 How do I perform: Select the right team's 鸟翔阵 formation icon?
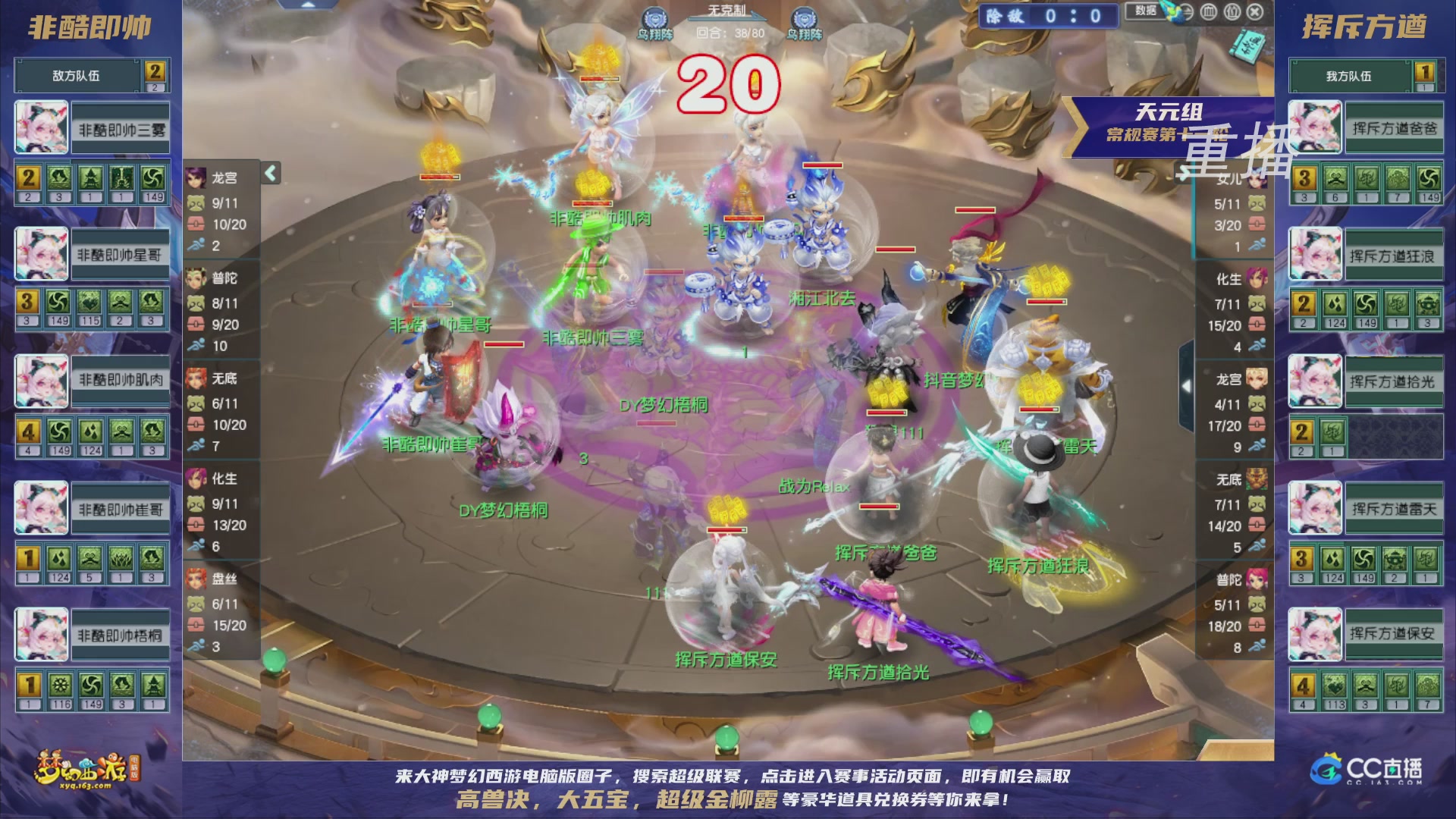click(803, 18)
